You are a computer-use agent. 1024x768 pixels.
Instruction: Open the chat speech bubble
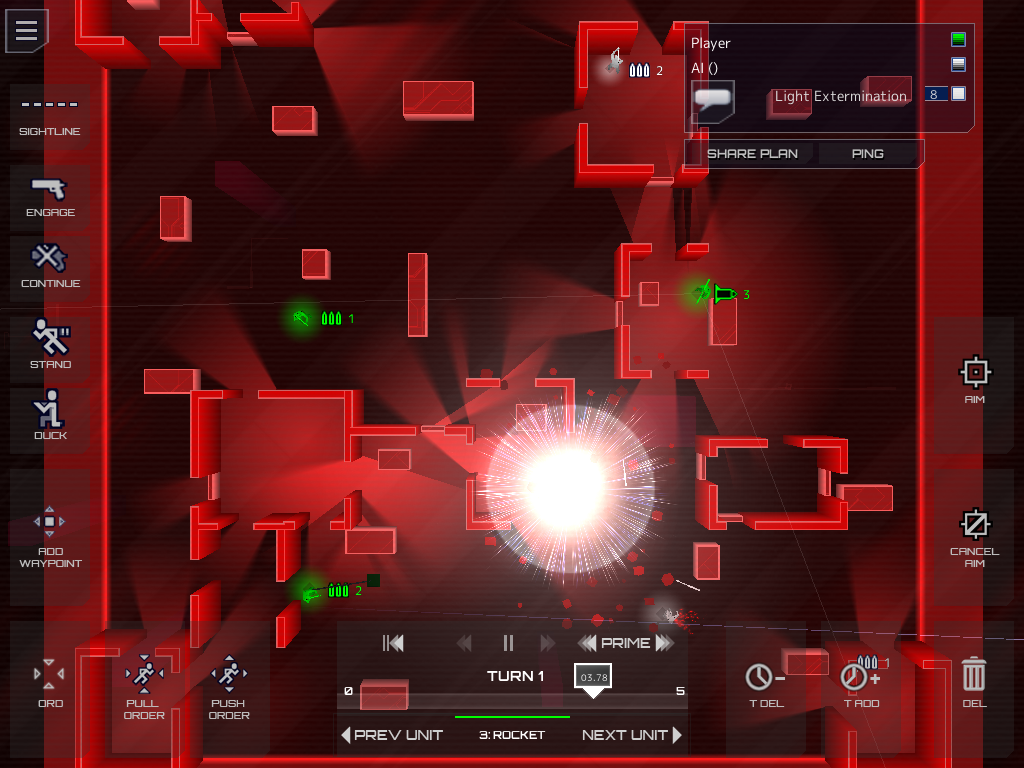(713, 100)
